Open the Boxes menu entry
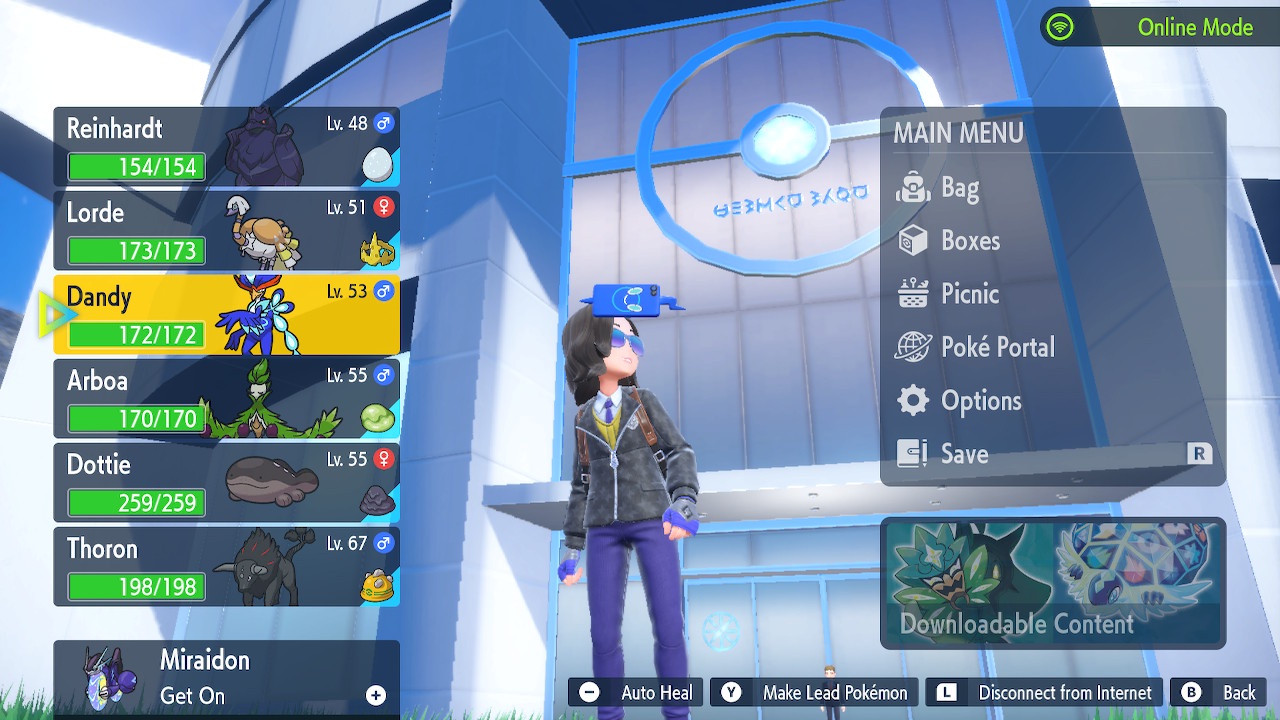This screenshot has height=720, width=1280. (969, 241)
